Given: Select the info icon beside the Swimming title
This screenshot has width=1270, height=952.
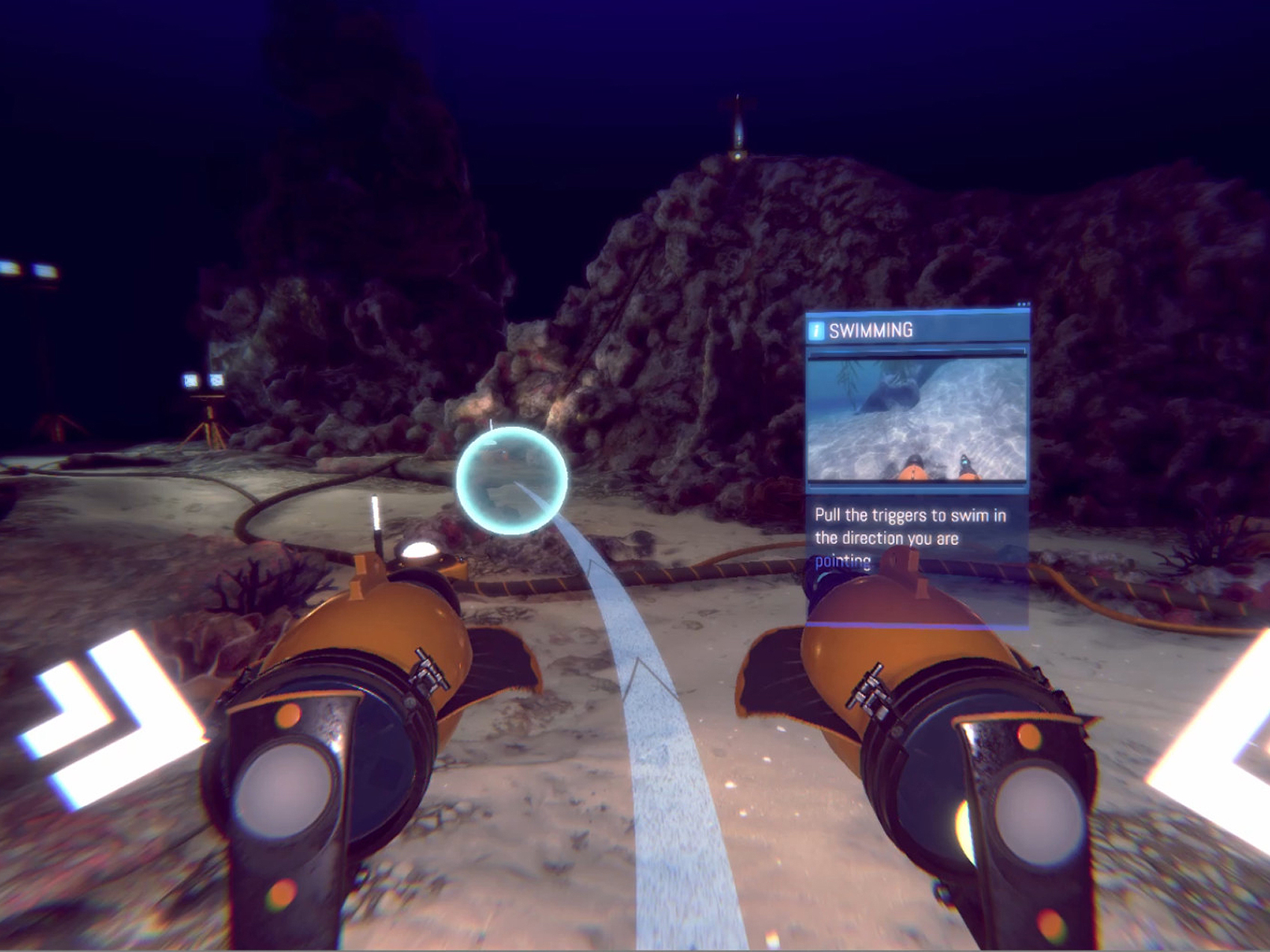Looking at the screenshot, I should click(817, 330).
